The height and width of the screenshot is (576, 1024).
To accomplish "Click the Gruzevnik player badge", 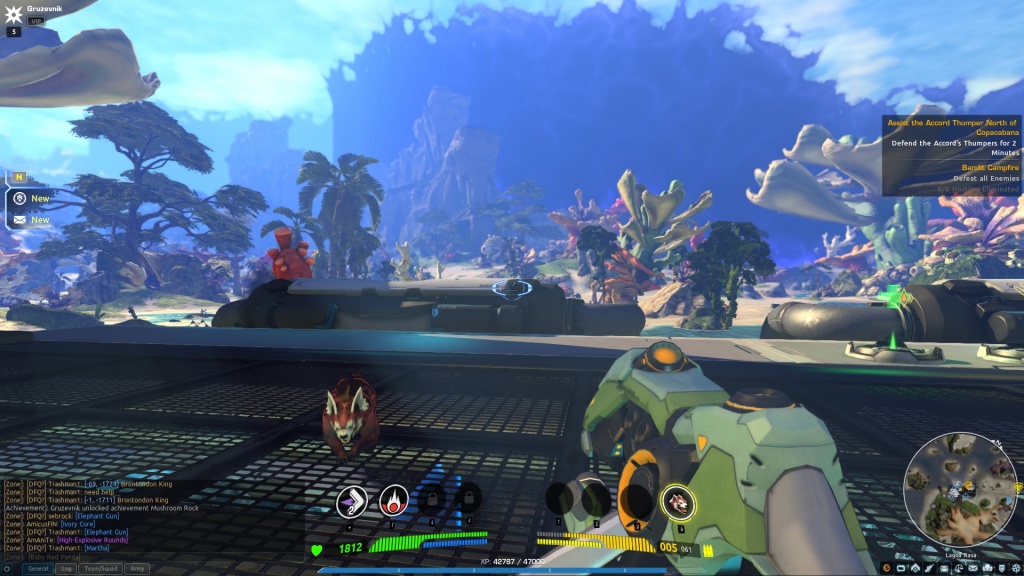I will [x=14, y=14].
